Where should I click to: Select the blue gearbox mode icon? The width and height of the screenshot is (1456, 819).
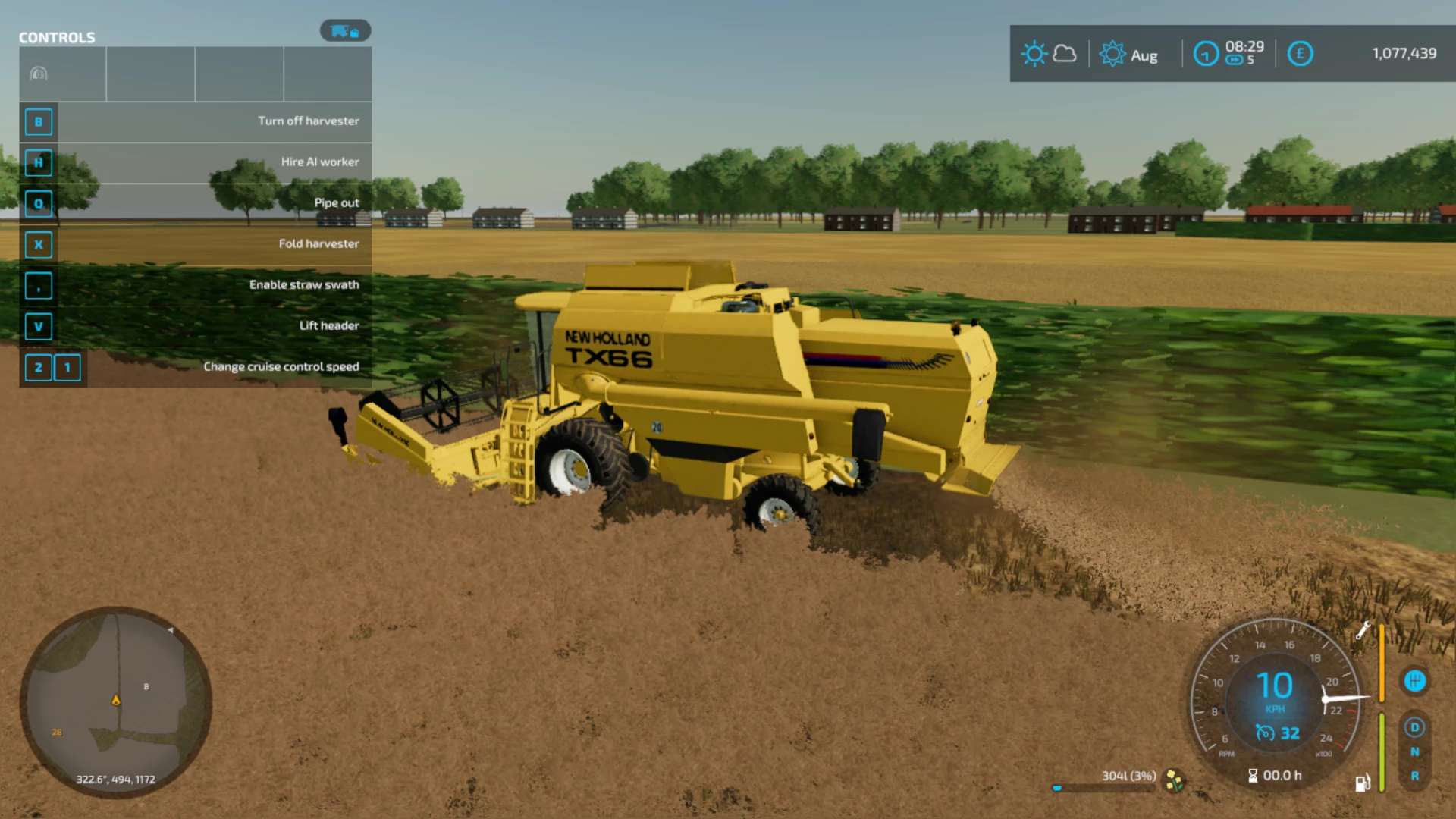1414,681
